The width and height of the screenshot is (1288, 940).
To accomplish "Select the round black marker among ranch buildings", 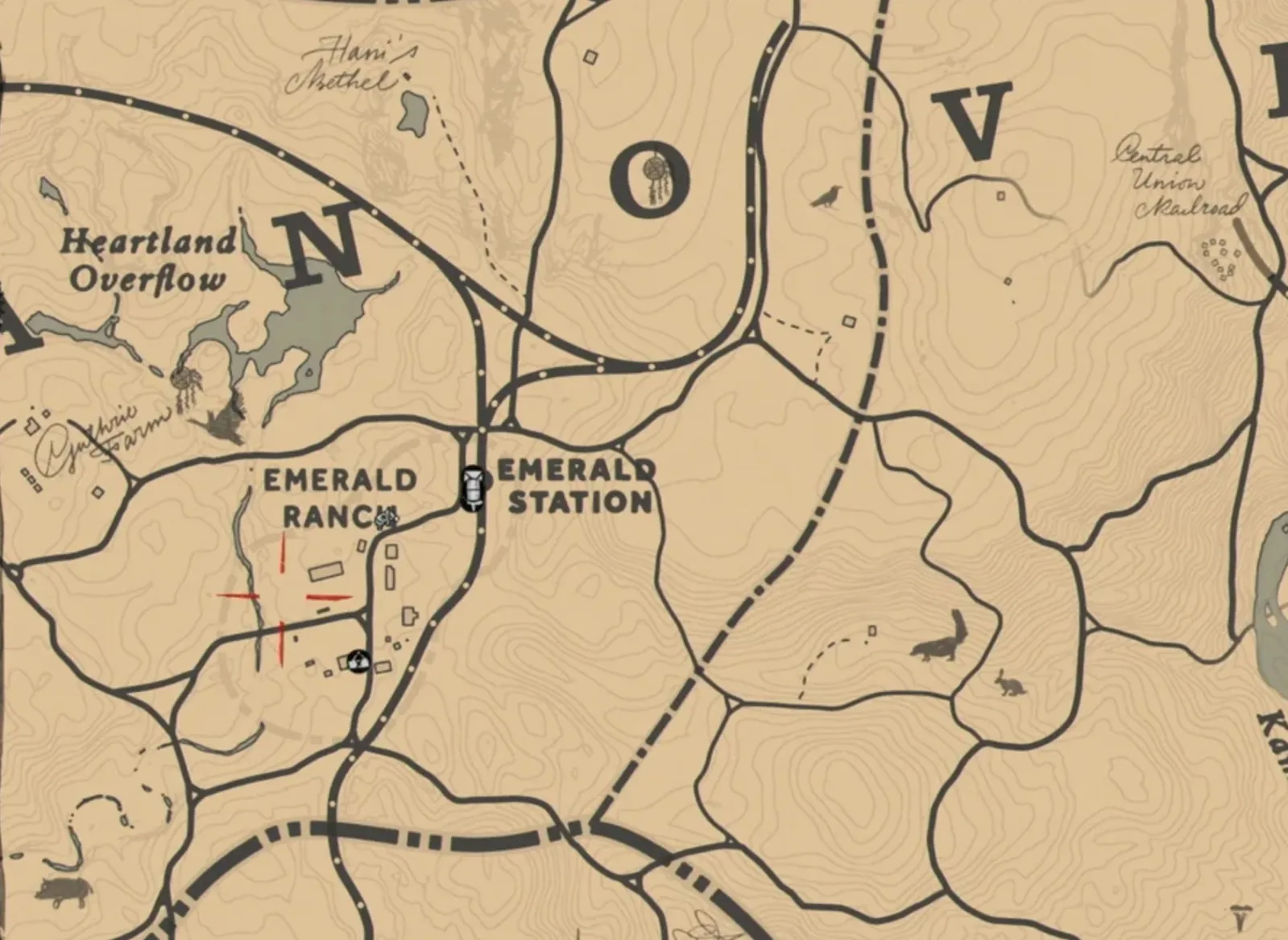I will (358, 661).
